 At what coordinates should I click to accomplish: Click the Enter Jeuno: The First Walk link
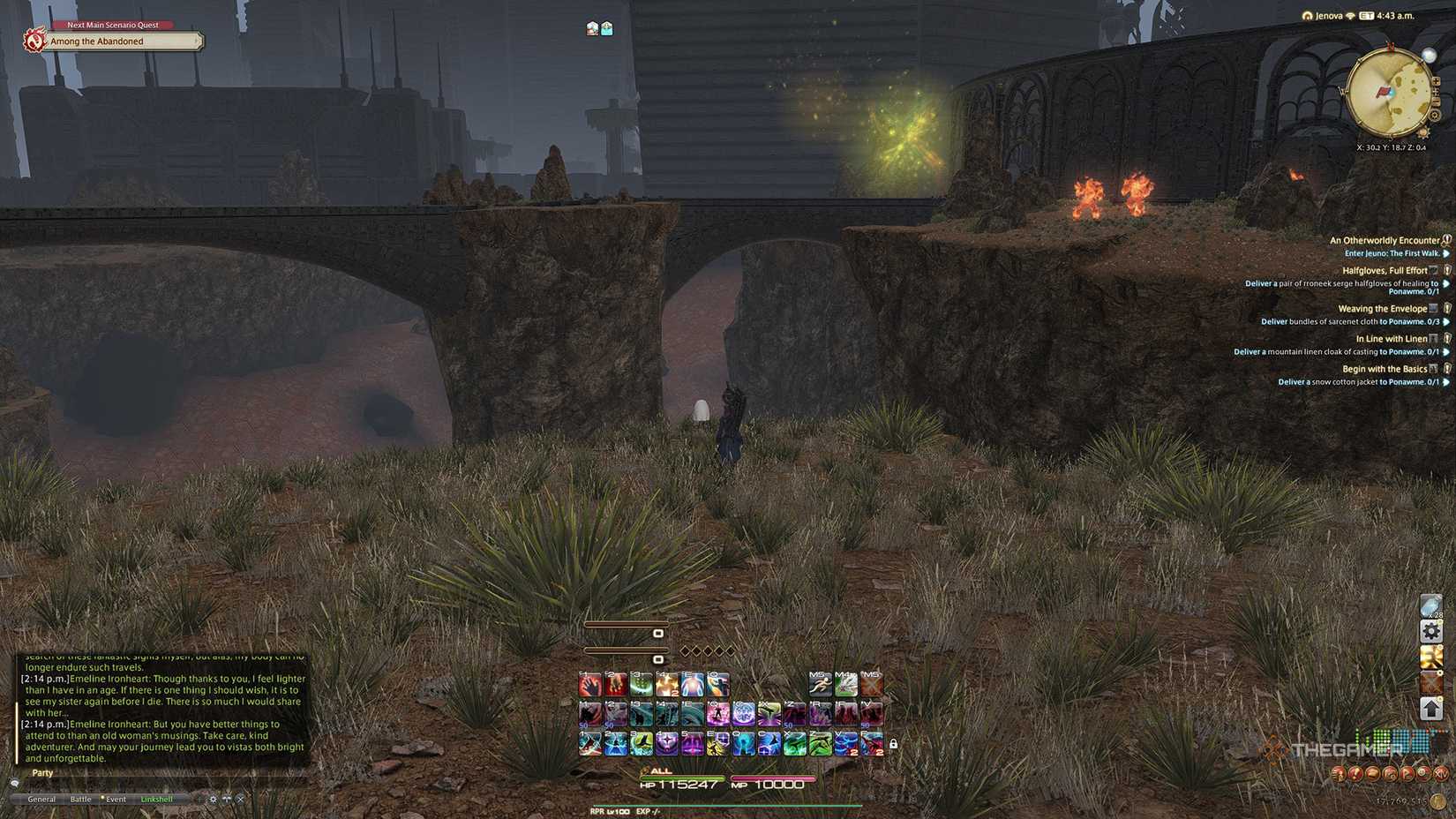[x=1392, y=253]
